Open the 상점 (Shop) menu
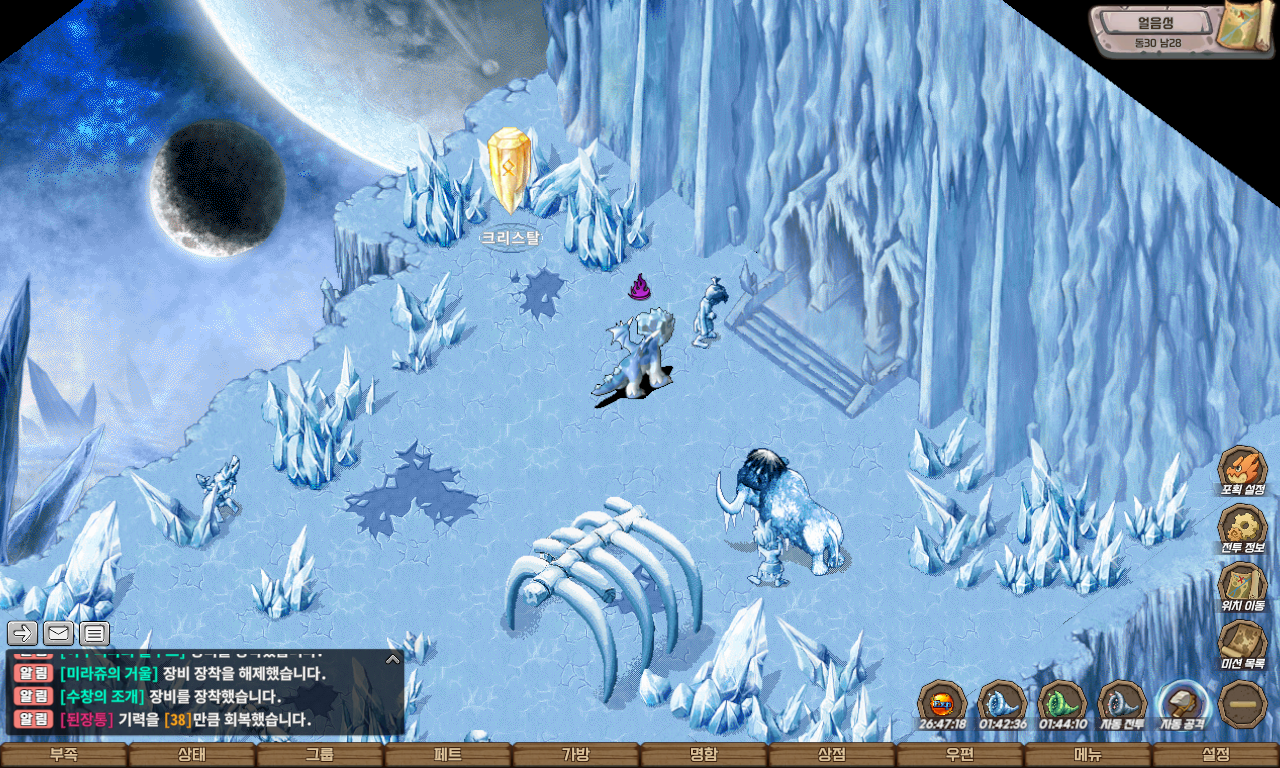The height and width of the screenshot is (768, 1280). [832, 755]
